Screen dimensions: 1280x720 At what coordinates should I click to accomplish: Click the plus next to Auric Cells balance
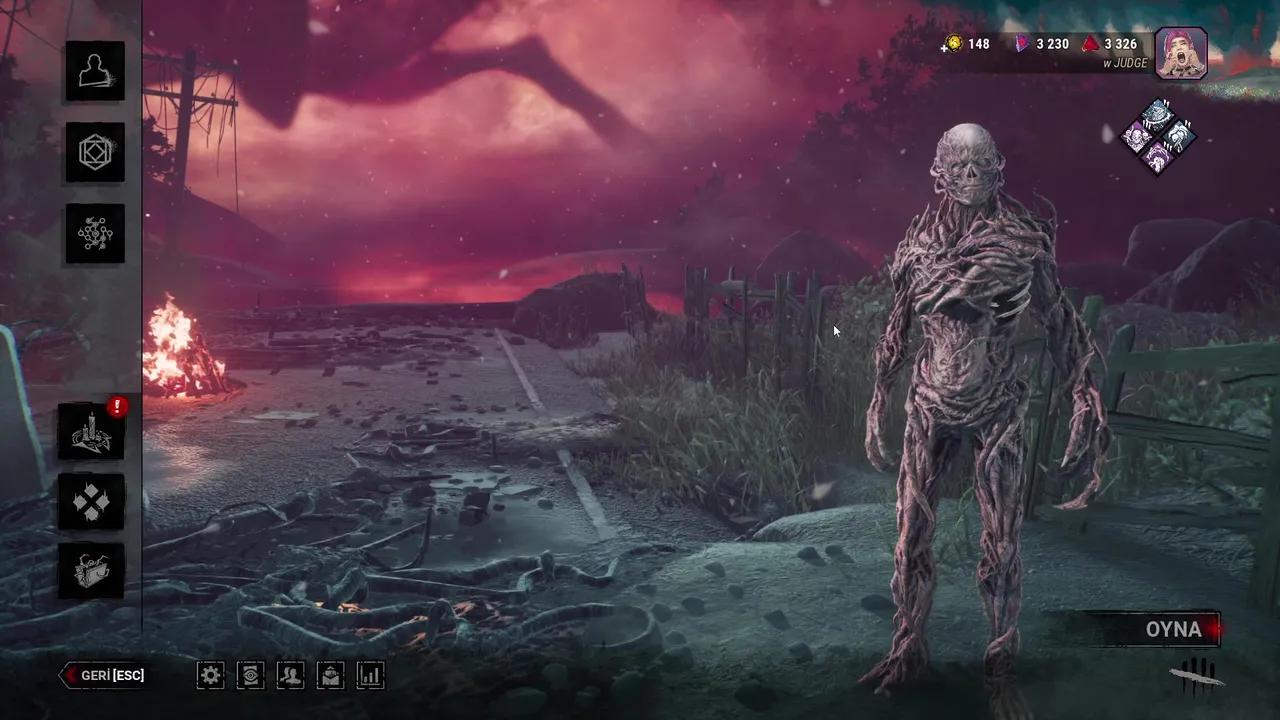944,44
